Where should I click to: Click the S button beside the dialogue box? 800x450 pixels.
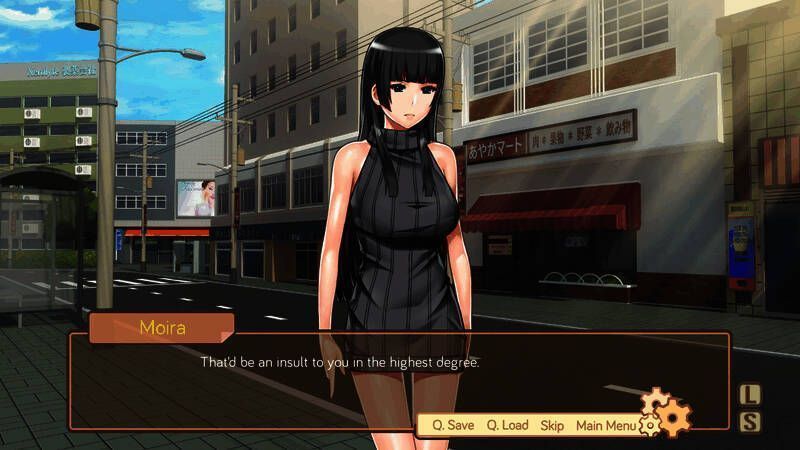[x=750, y=422]
